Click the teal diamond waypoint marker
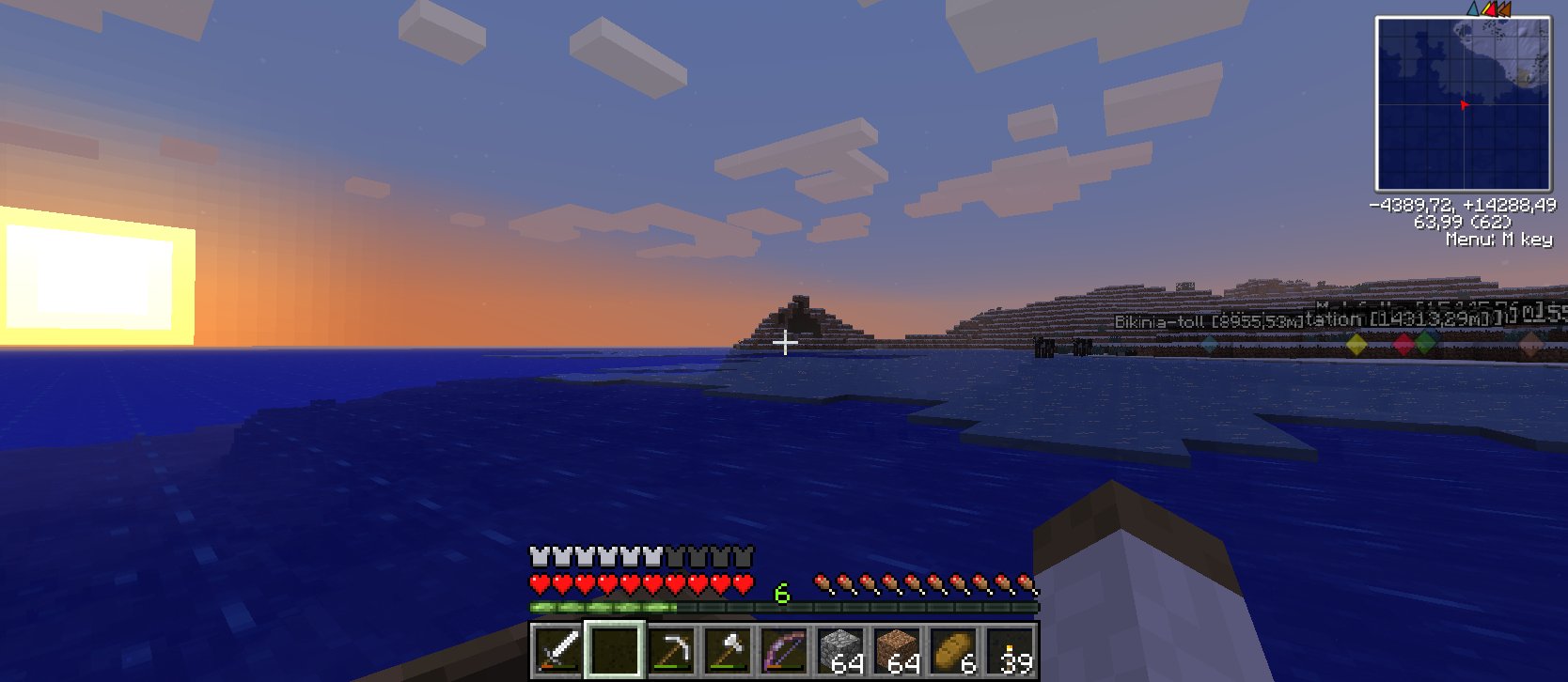The height and width of the screenshot is (682, 1568). coord(1209,345)
